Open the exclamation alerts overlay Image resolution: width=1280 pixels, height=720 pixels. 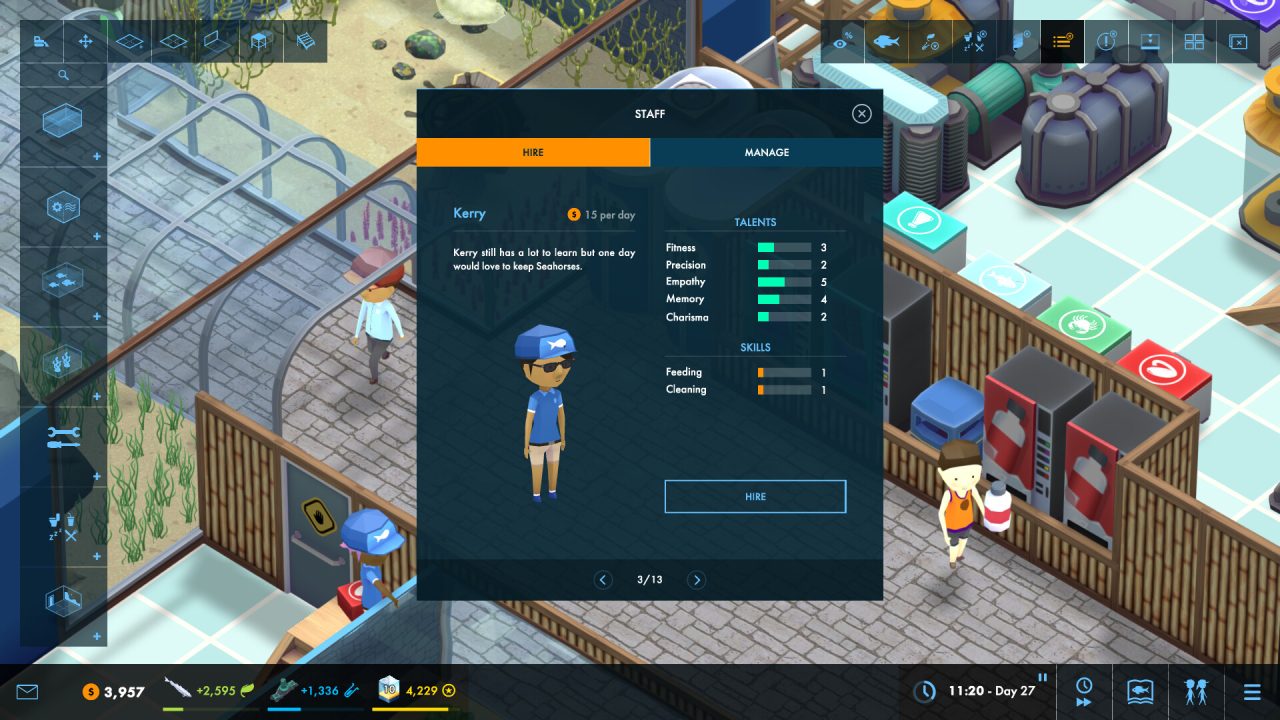[1106, 42]
